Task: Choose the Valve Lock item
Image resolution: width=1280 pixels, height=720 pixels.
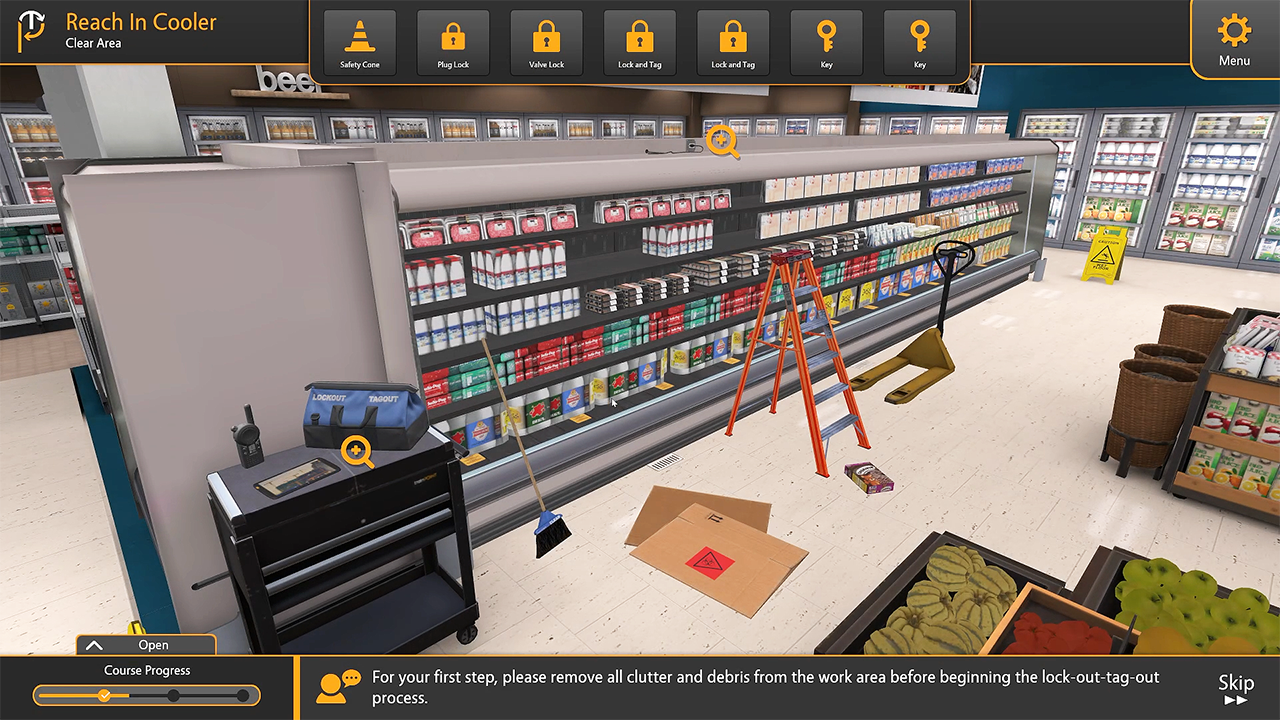Action: click(546, 43)
